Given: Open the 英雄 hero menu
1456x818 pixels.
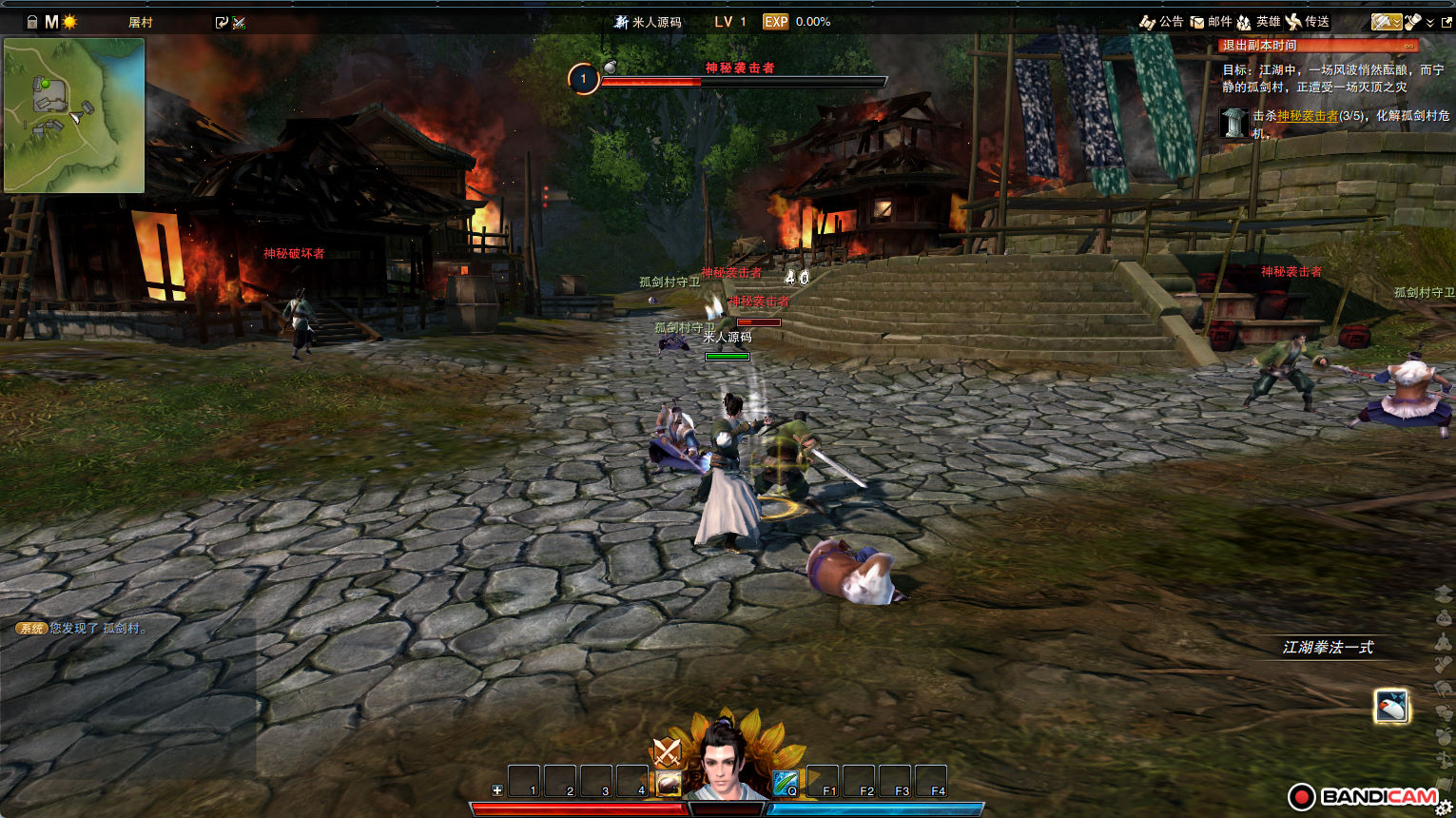Looking at the screenshot, I should [x=1258, y=22].
